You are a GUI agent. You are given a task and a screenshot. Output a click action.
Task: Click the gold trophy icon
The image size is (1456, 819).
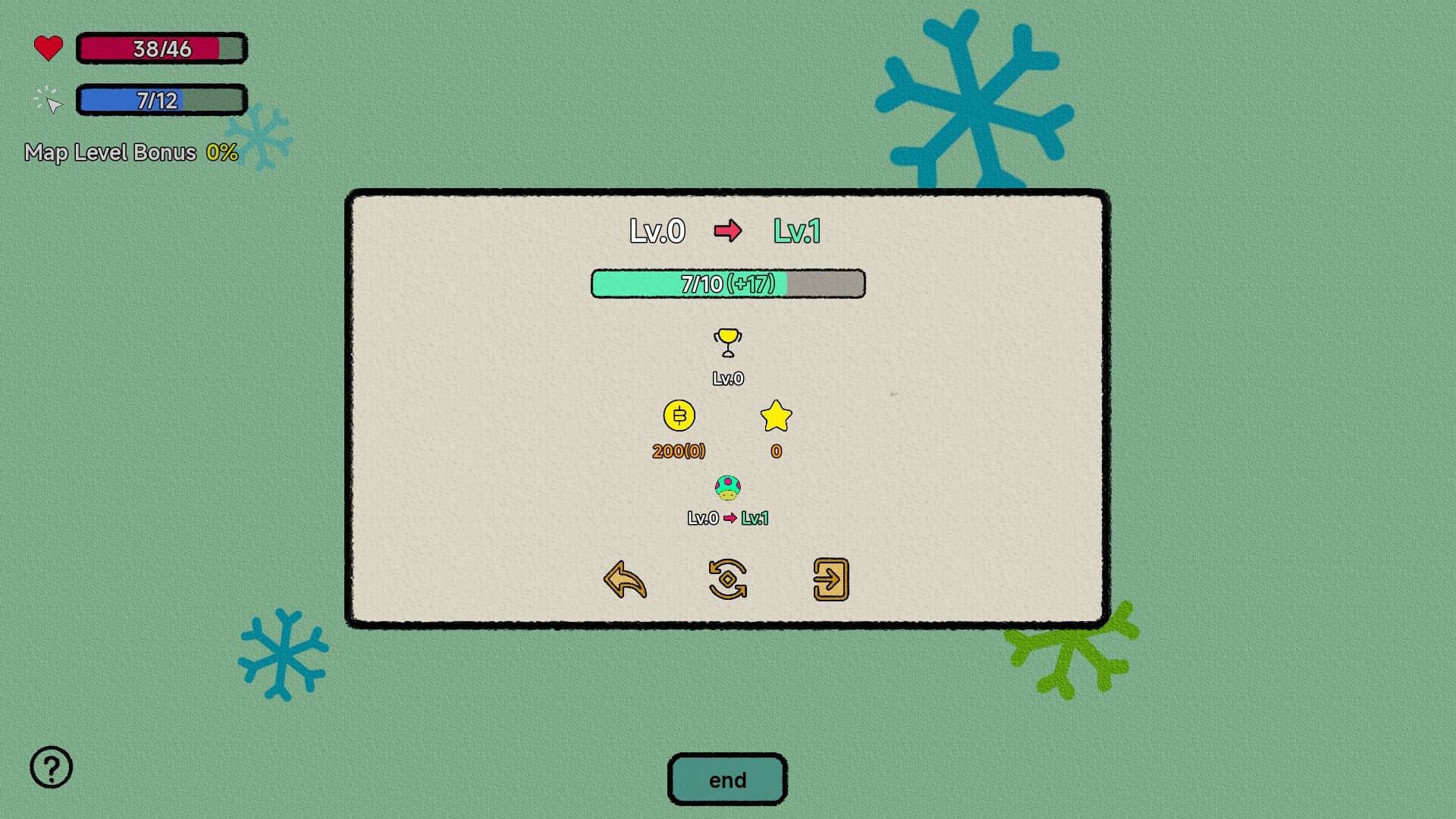(x=726, y=343)
